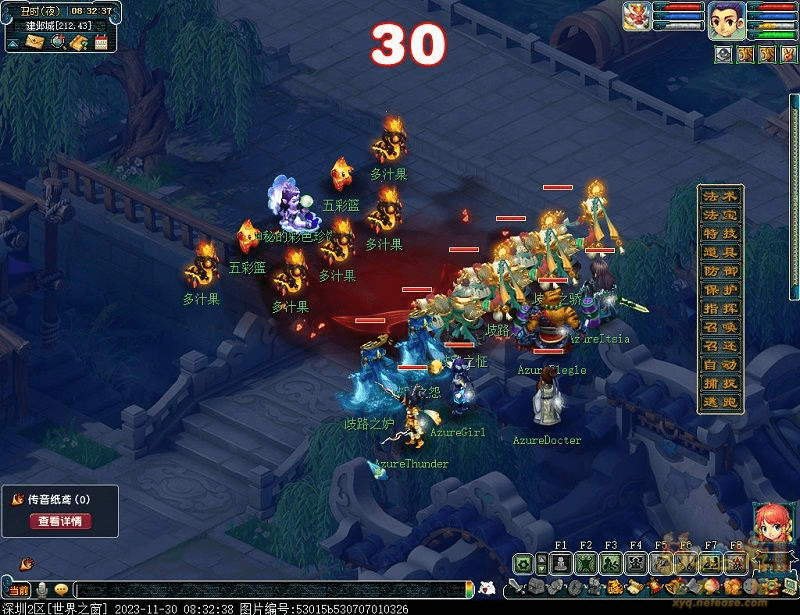Select the 防御 defend command
This screenshot has height=615, width=800.
click(x=720, y=272)
